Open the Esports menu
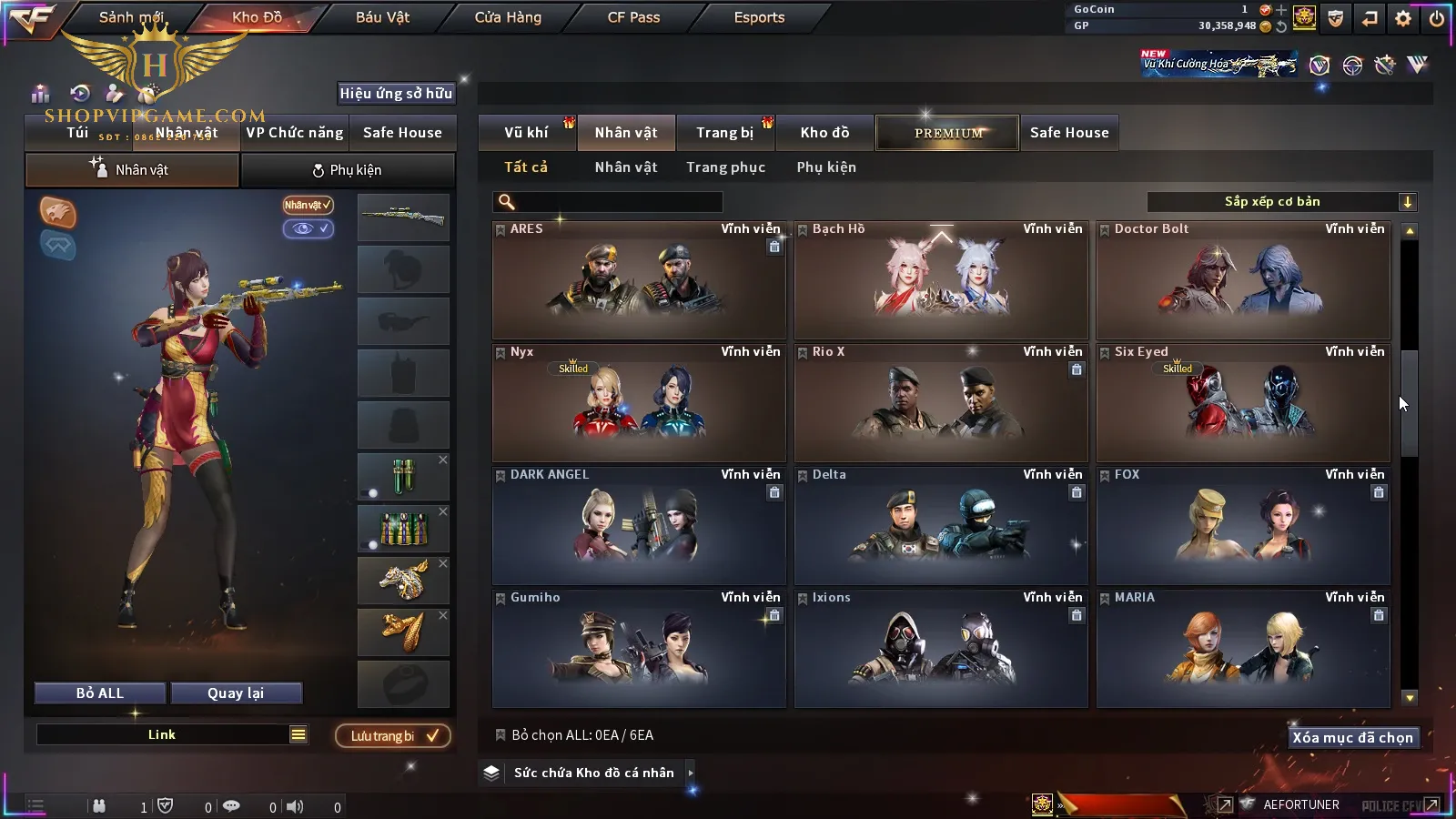This screenshot has height=819, width=1456. 759,17
